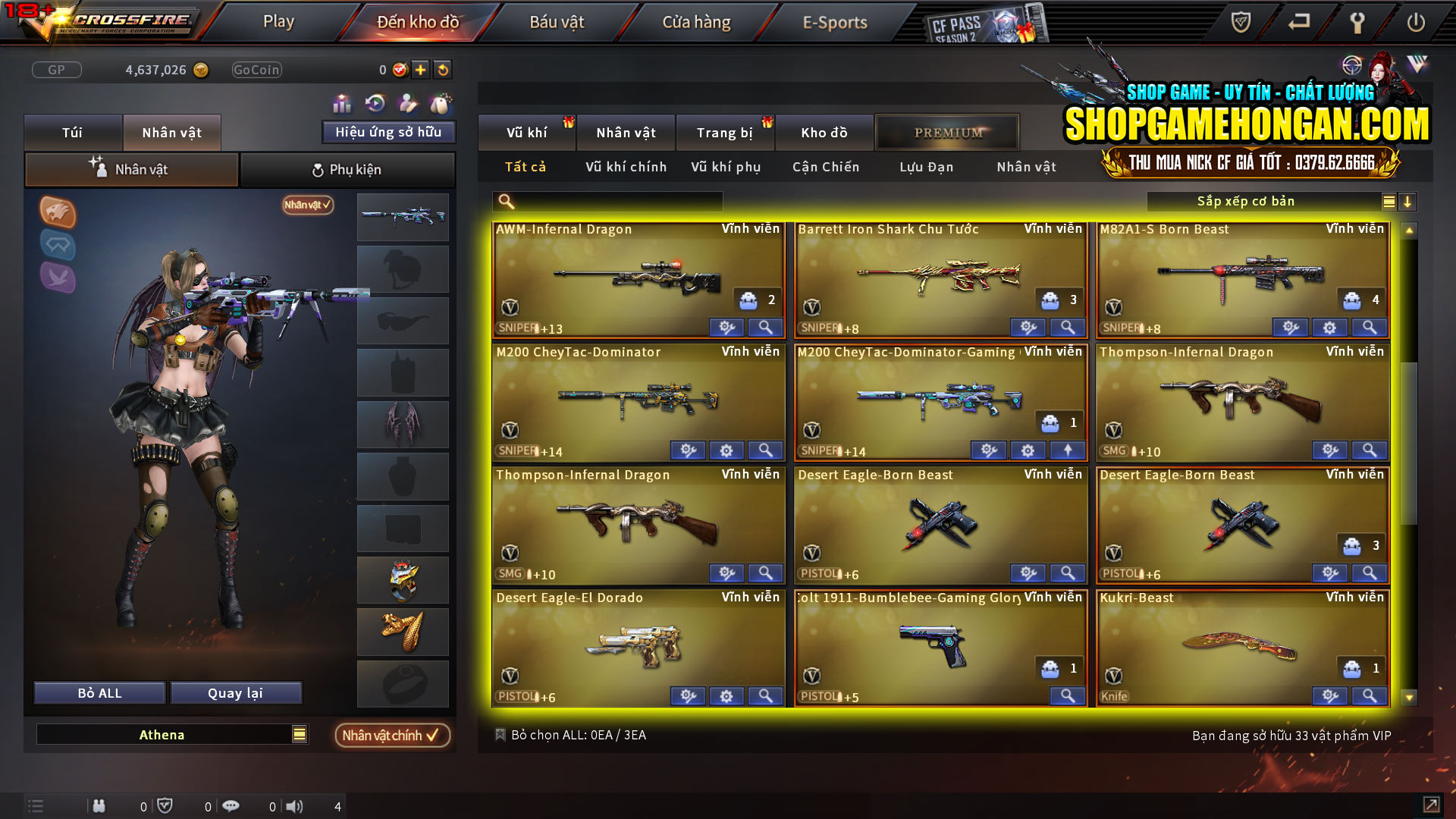This screenshot has width=1456, height=819.
Task: Click the wrench settings icon in the top bar
Action: [1357, 23]
